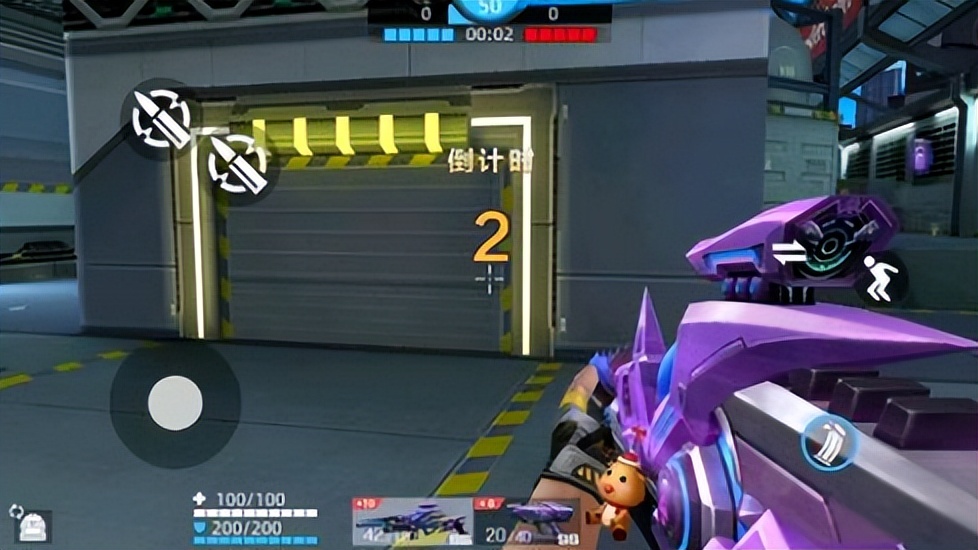Image resolution: width=978 pixels, height=550 pixels.
Task: Tap the upper-left bullet fire button
Action: pyautogui.click(x=161, y=120)
